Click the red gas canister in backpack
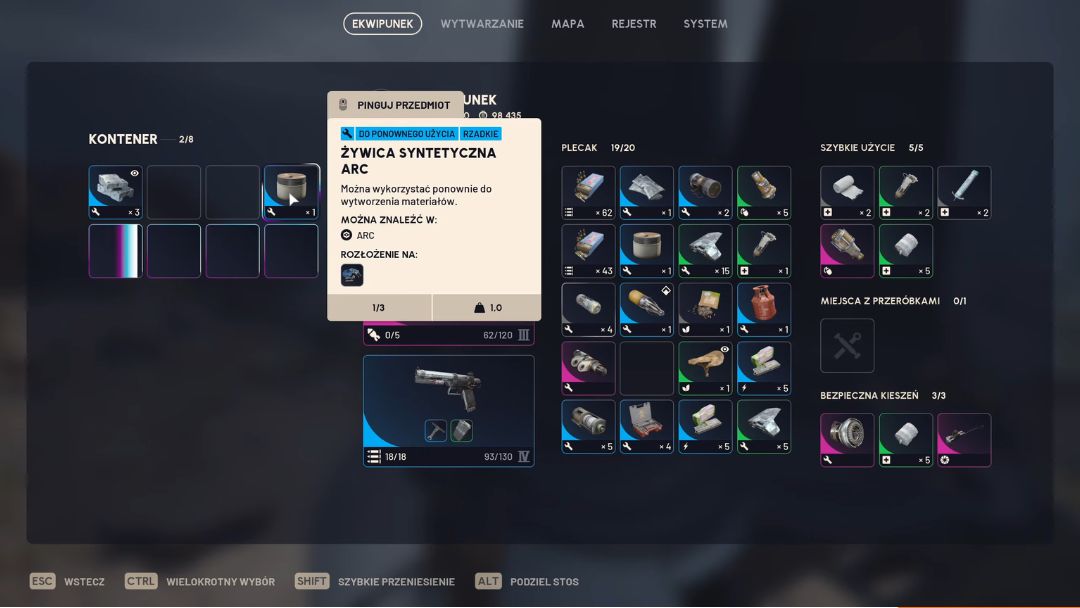 point(764,309)
